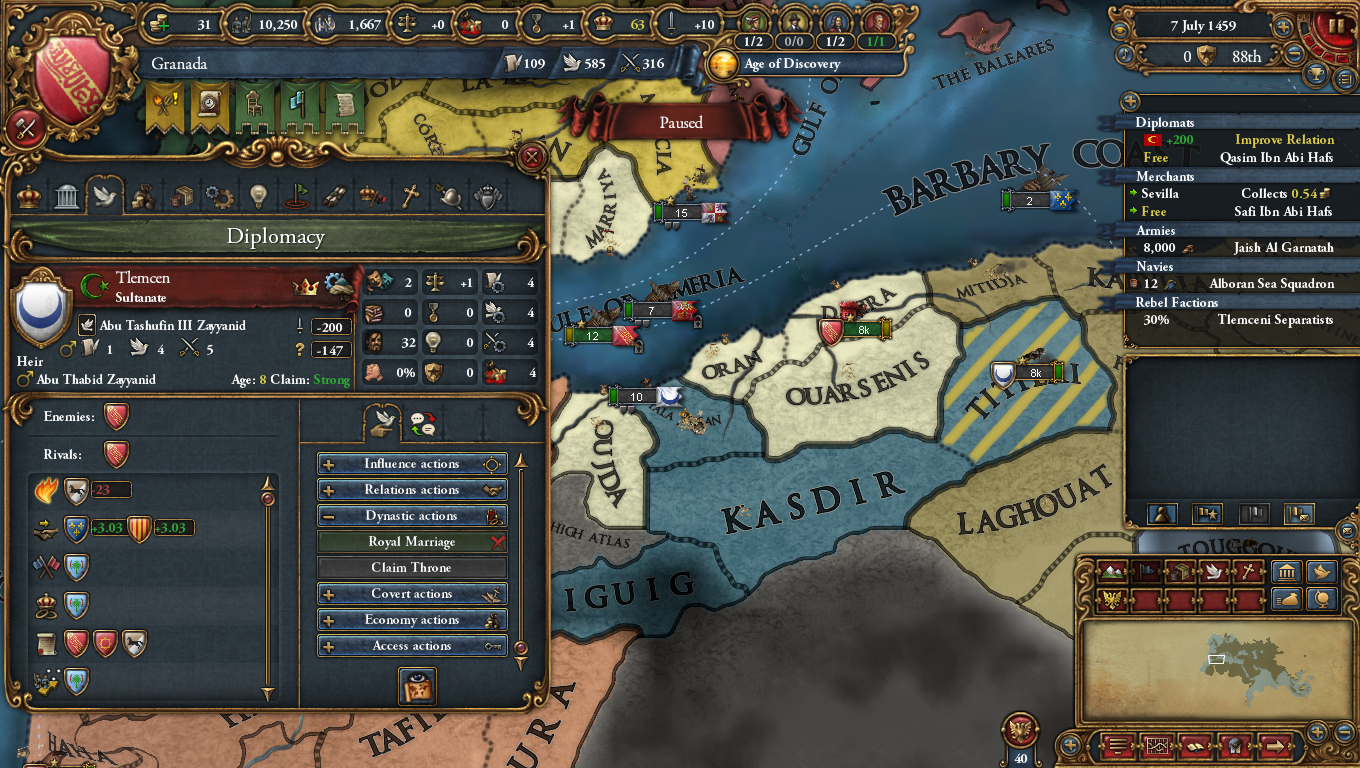Open the Government tab with crown icon
This screenshot has width=1360, height=768.
point(28,196)
